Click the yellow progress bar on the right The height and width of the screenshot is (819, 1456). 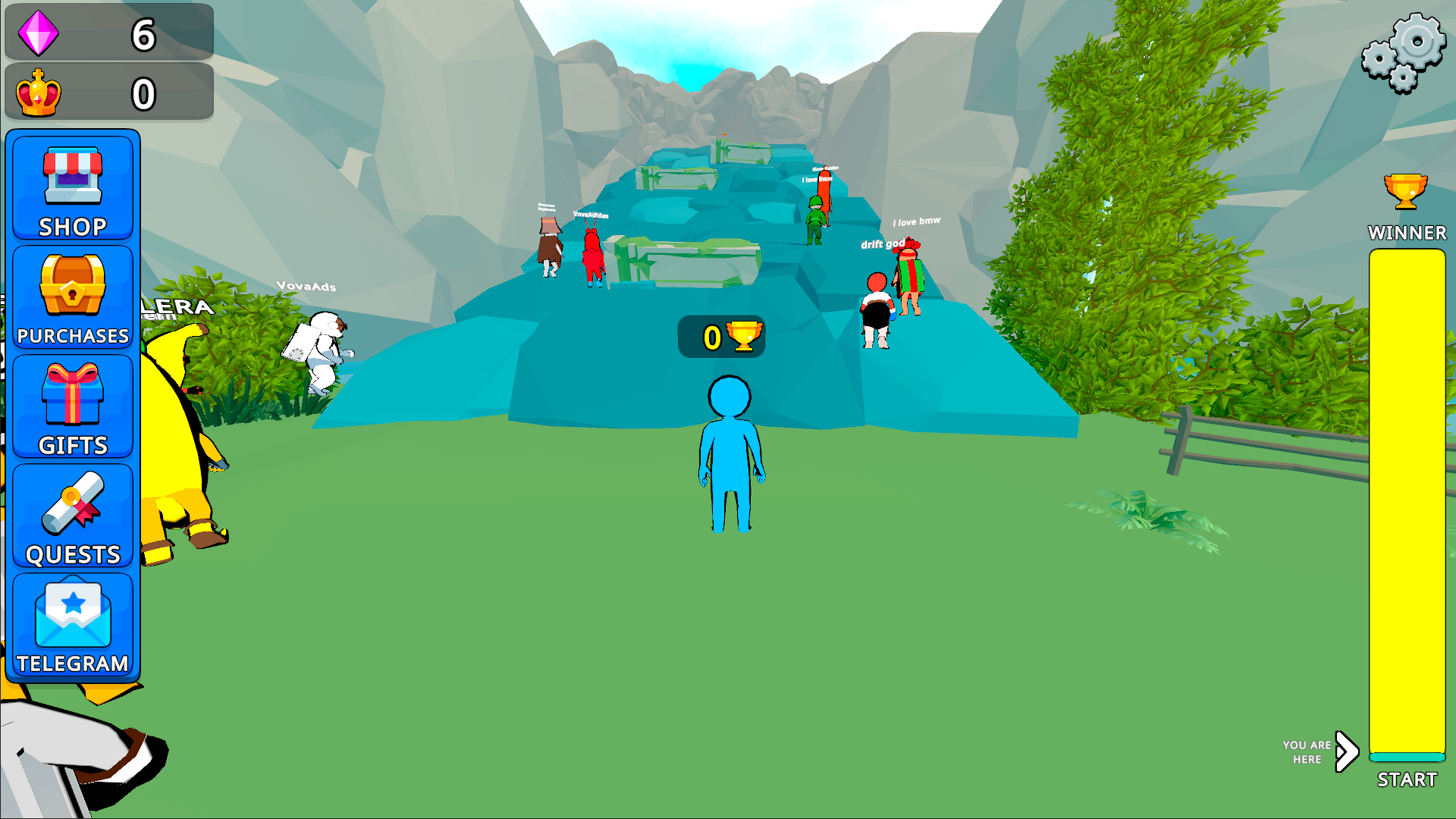(1407, 500)
